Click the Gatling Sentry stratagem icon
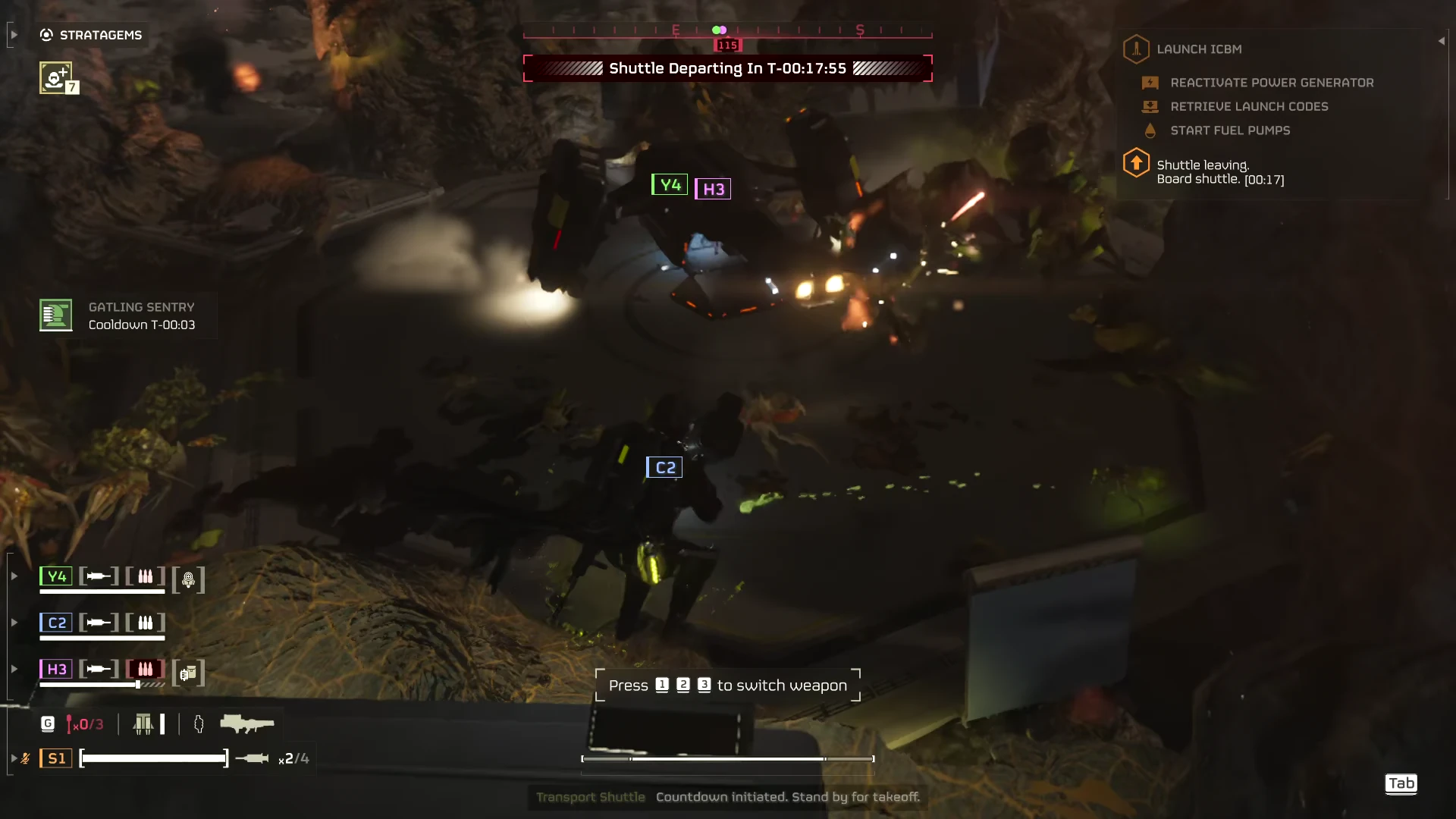Image resolution: width=1456 pixels, height=819 pixels. 56,315
